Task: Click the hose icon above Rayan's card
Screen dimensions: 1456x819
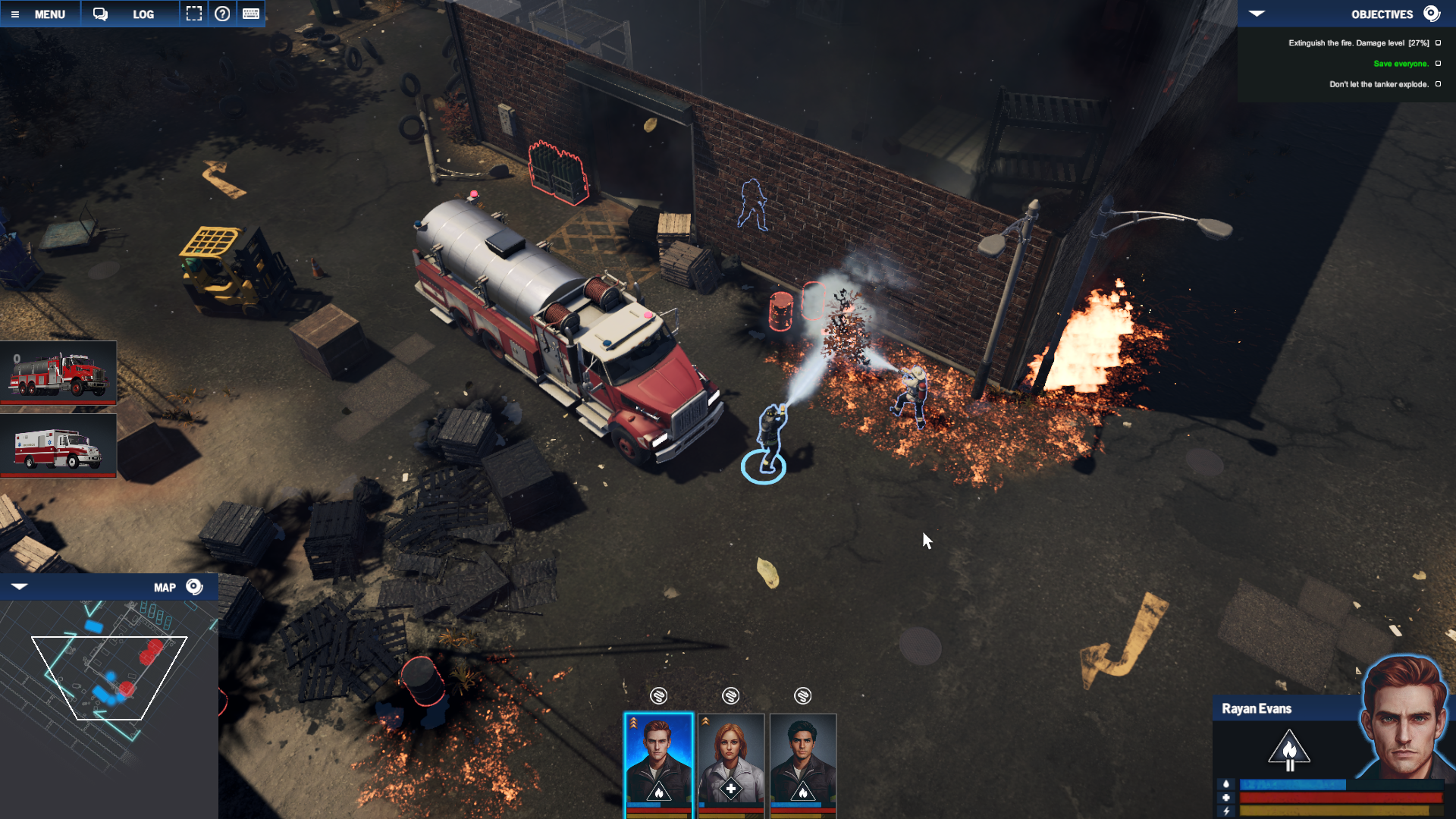Action: pyautogui.click(x=658, y=695)
